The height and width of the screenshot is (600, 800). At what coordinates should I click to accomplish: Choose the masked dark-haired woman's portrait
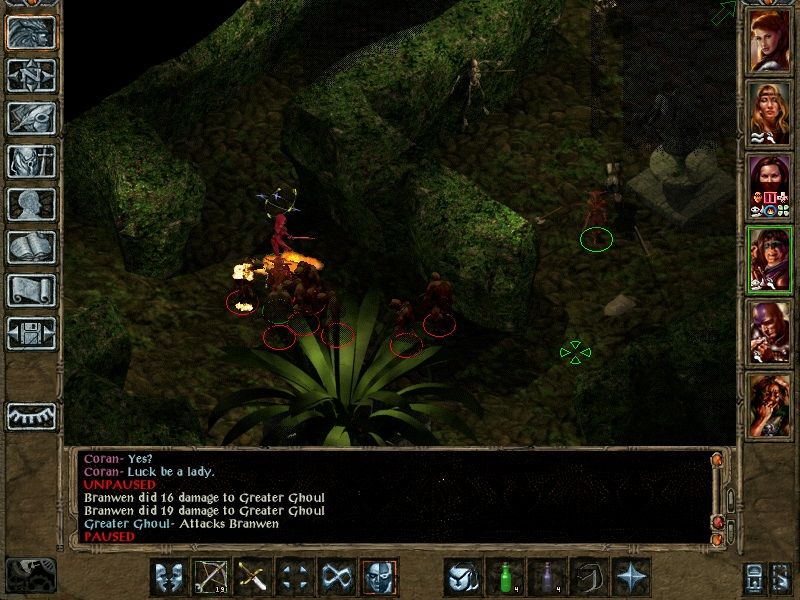770,184
